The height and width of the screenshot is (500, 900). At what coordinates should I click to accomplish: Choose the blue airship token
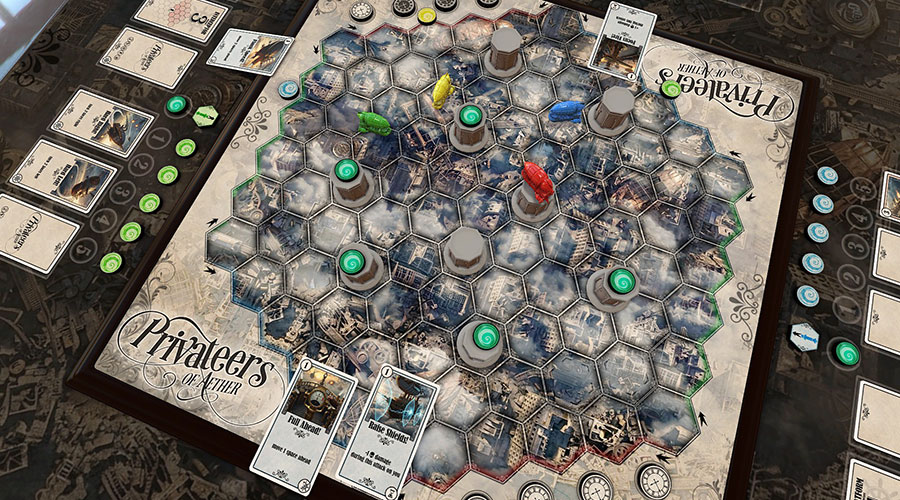tap(566, 110)
